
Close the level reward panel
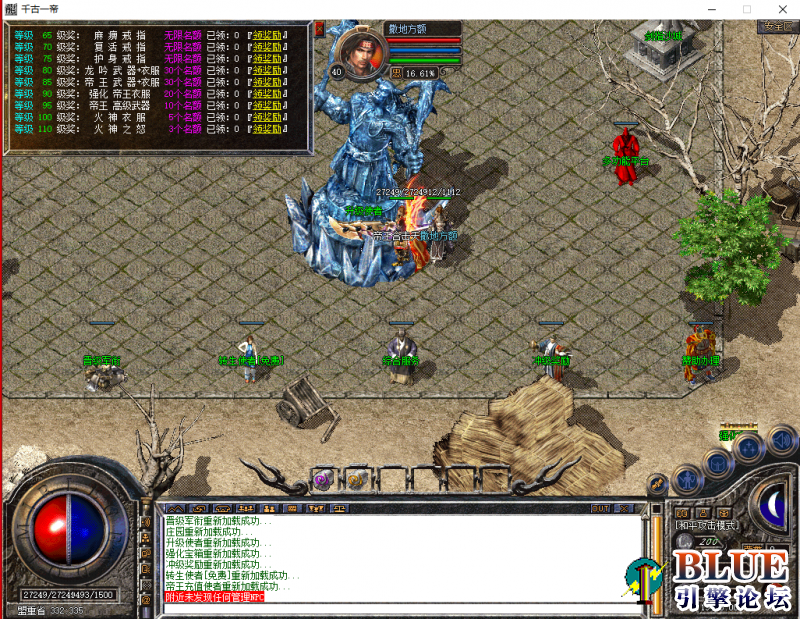point(319,30)
